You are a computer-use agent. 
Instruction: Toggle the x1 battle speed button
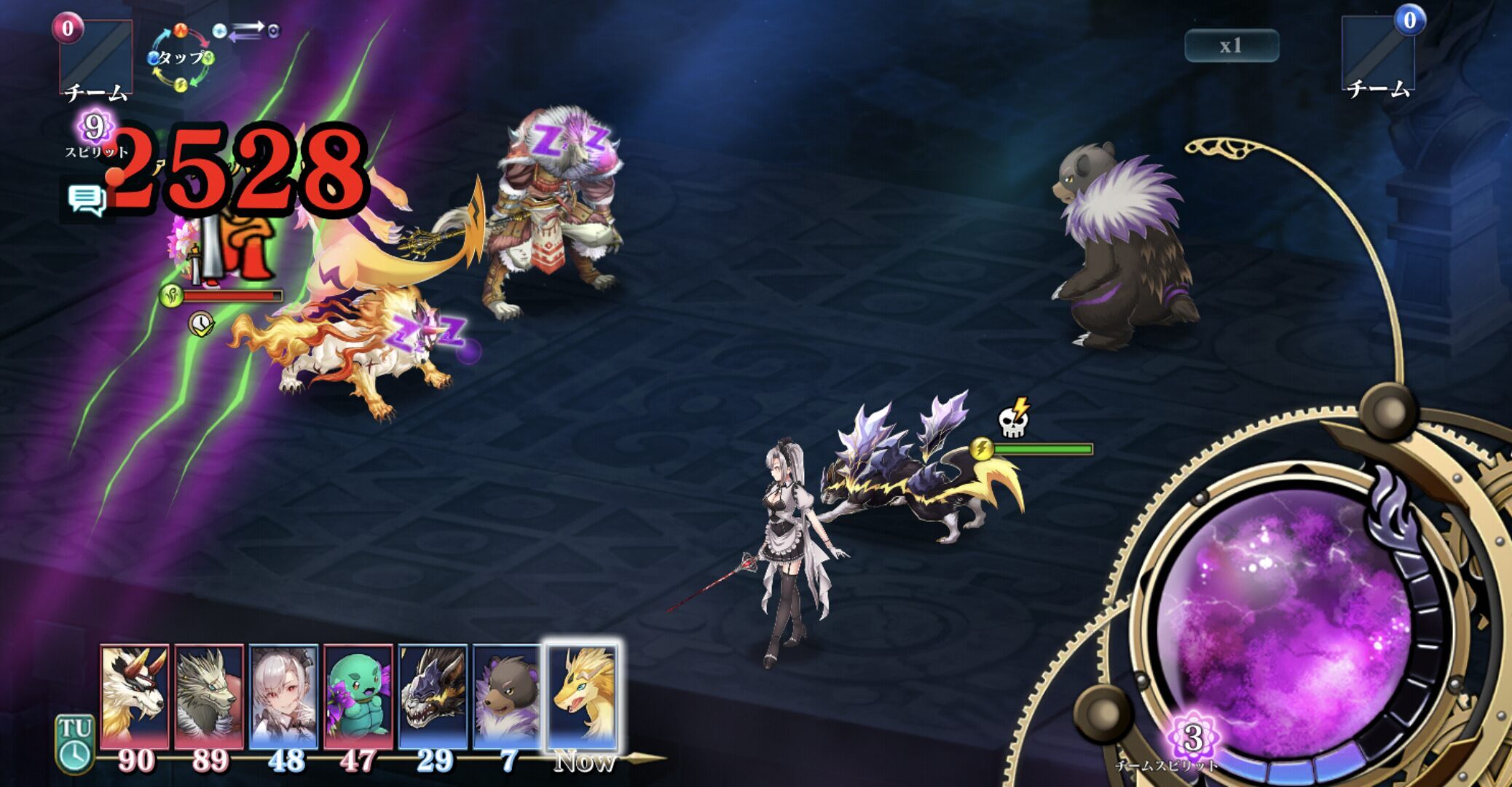pyautogui.click(x=1231, y=46)
